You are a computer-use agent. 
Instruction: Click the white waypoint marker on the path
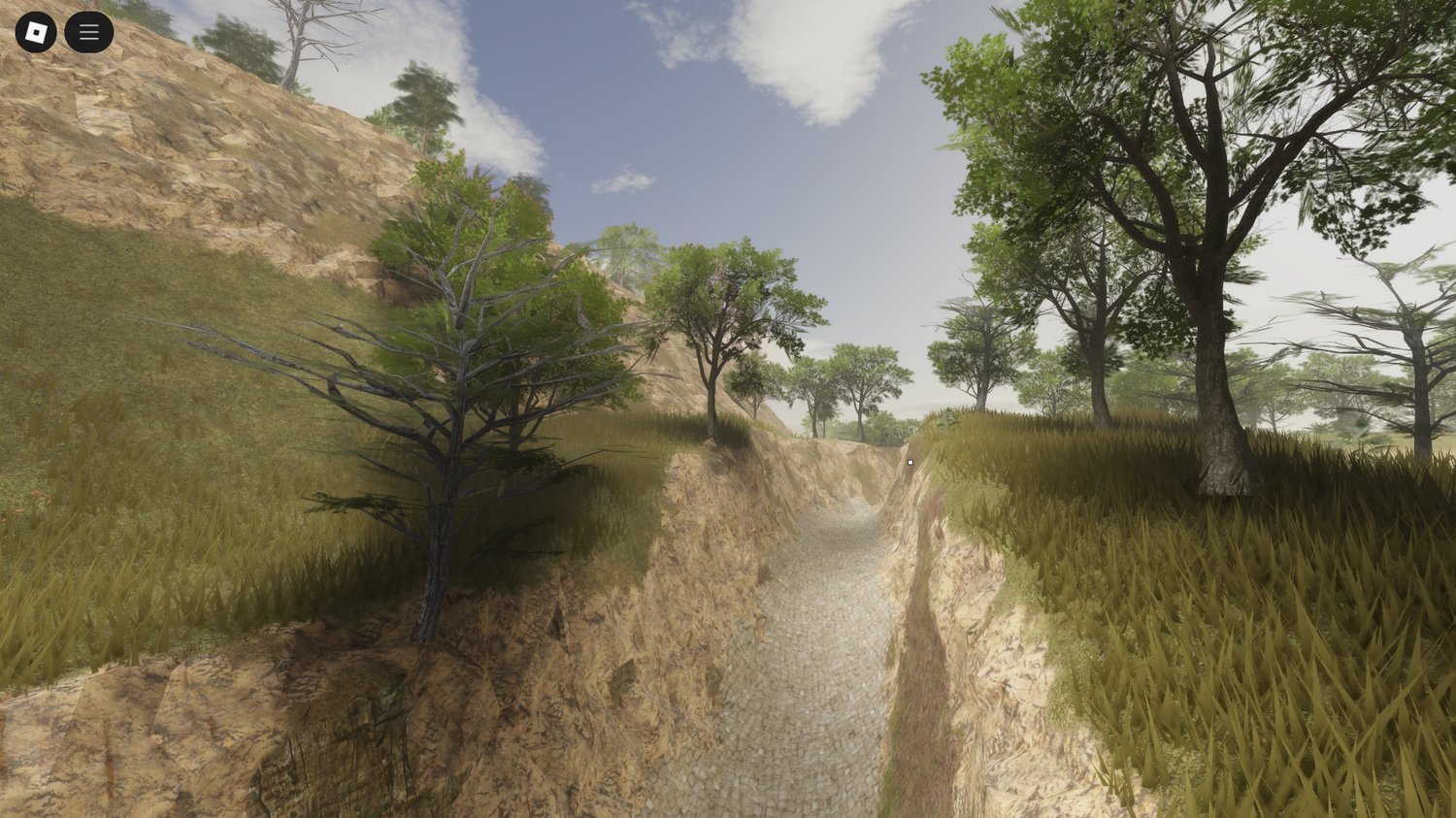(910, 461)
